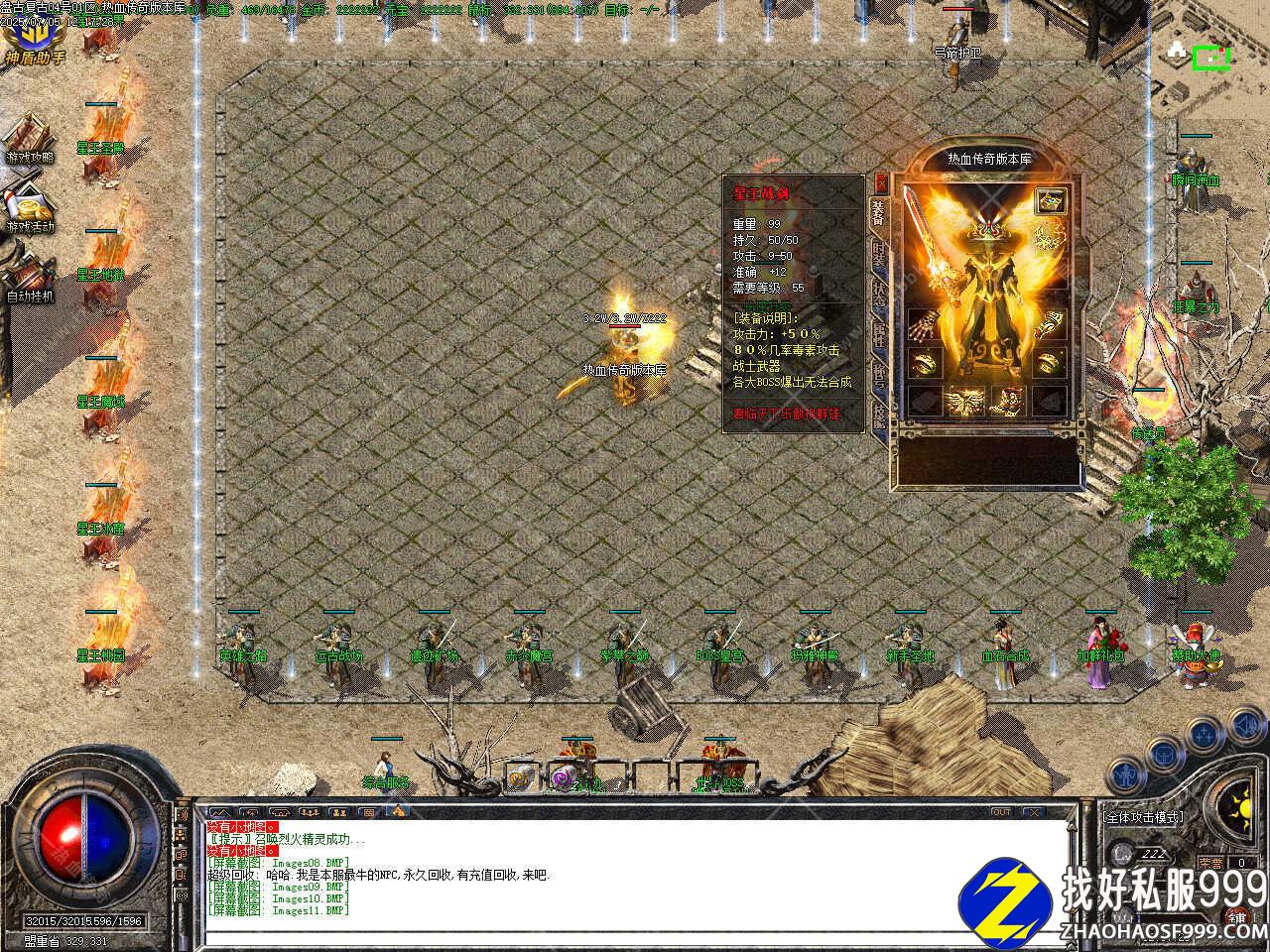Use the purple scroll hotbar item
Image resolution: width=1270 pixels, height=952 pixels.
coord(564,779)
